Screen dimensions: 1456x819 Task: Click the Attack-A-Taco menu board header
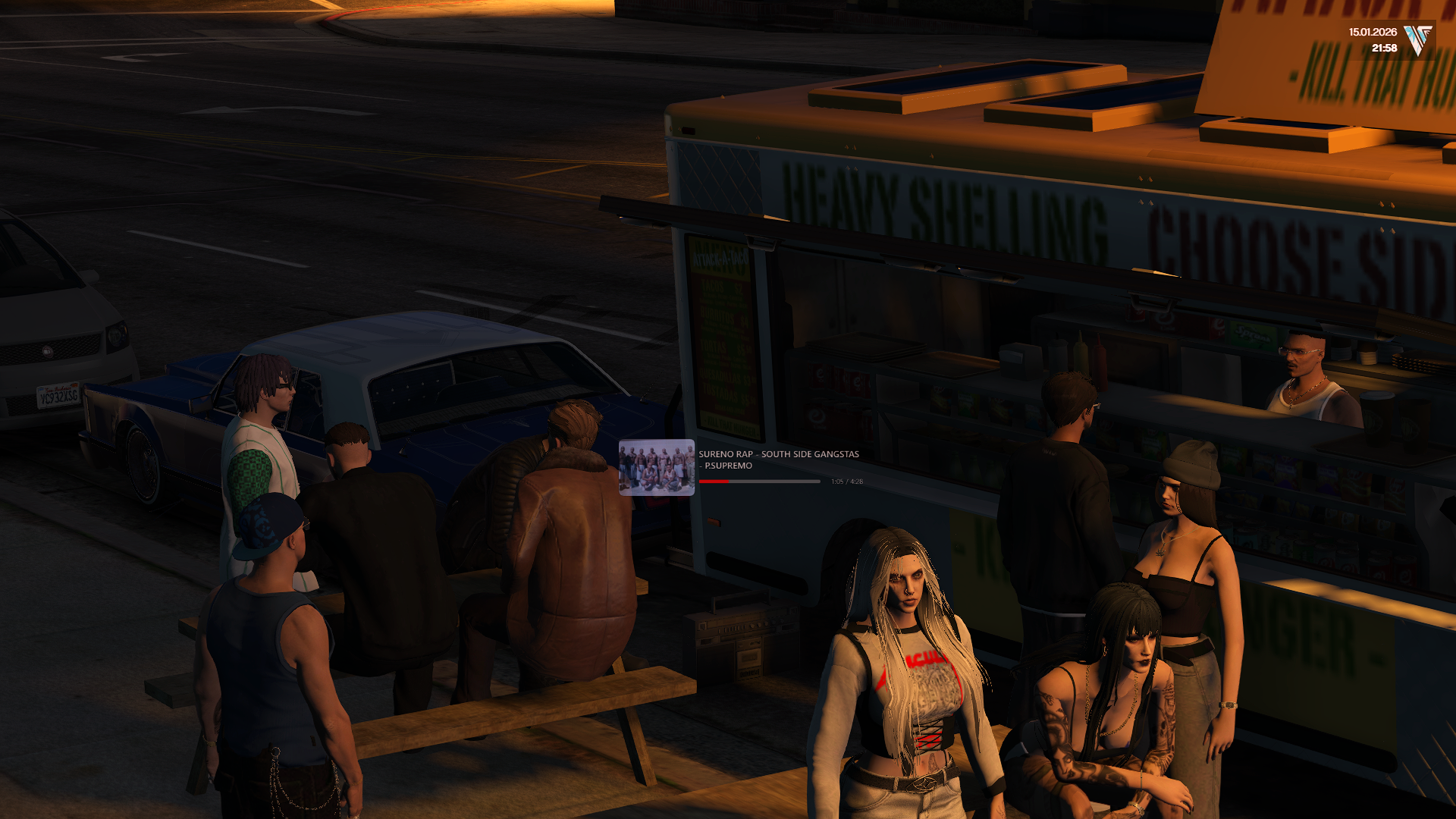pyautogui.click(x=720, y=259)
